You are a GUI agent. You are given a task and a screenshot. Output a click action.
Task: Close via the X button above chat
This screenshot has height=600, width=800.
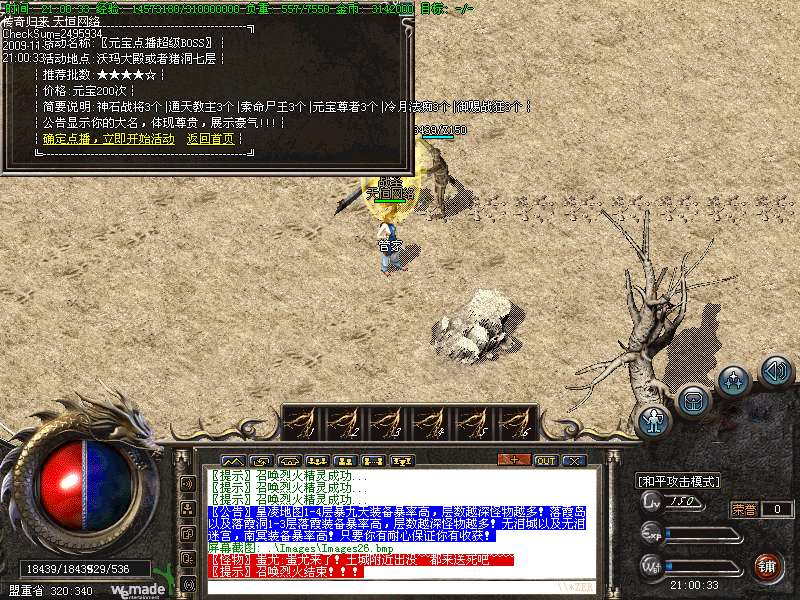point(573,461)
